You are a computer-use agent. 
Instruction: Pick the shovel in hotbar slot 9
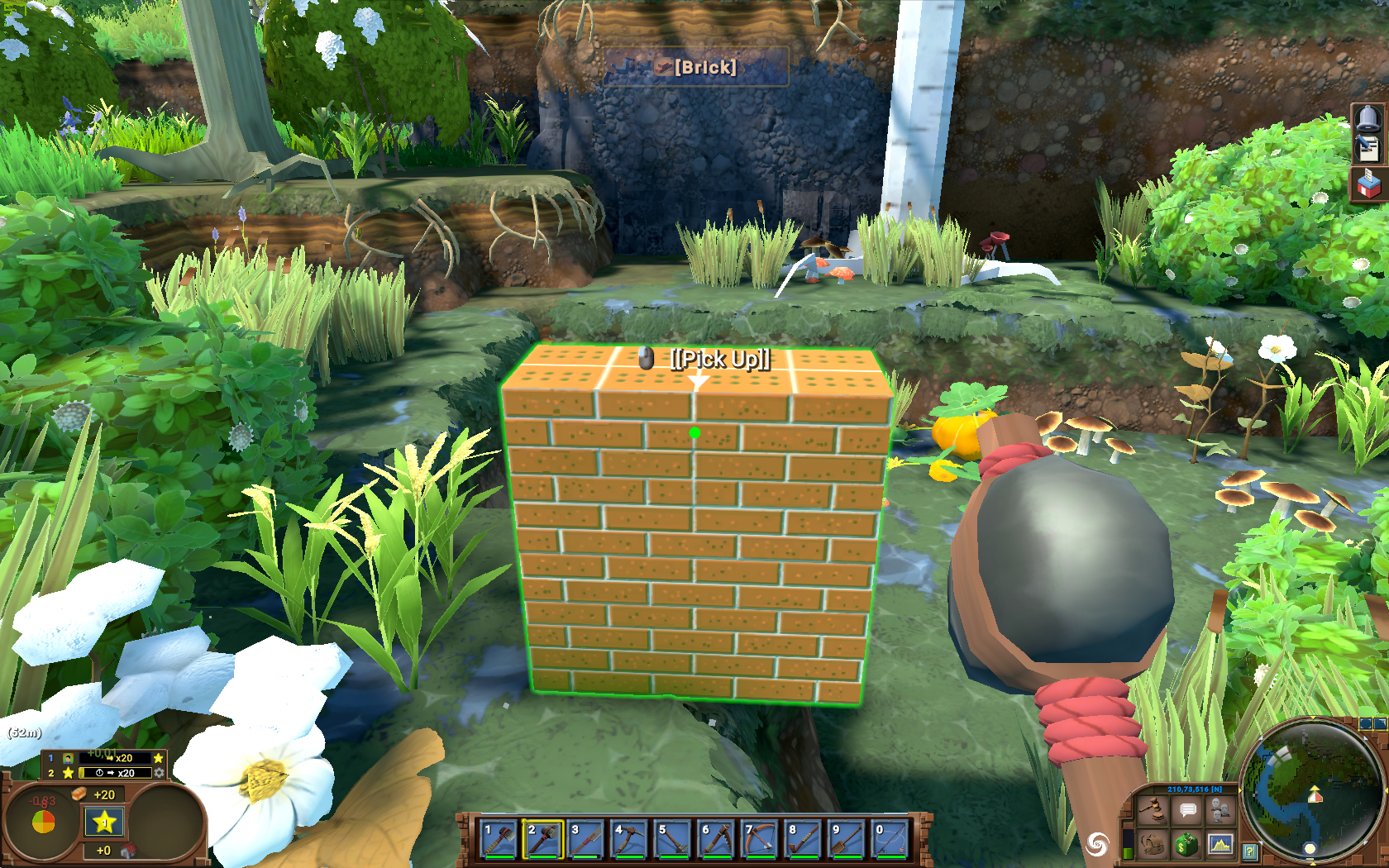coord(847,839)
